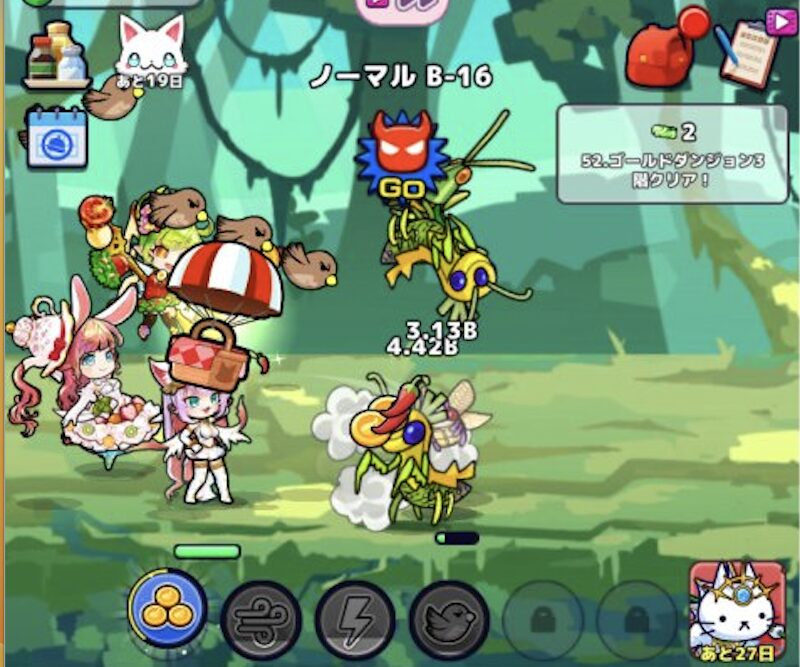Open the potion bottles icon

click(56, 54)
